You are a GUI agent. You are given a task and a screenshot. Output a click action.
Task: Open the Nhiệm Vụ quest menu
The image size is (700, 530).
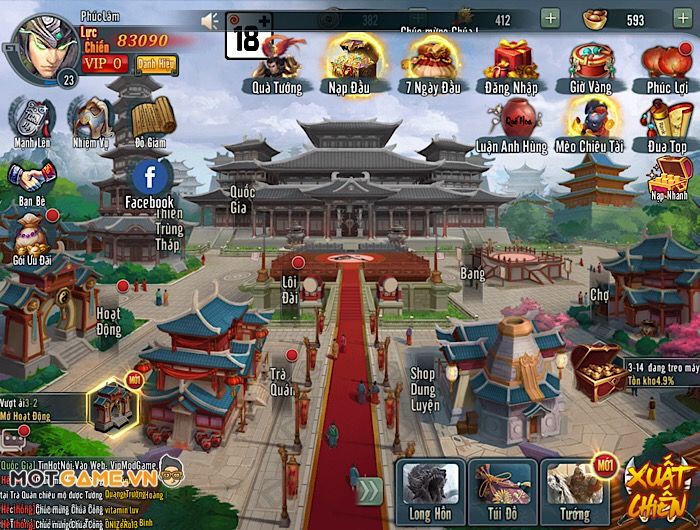(x=89, y=120)
